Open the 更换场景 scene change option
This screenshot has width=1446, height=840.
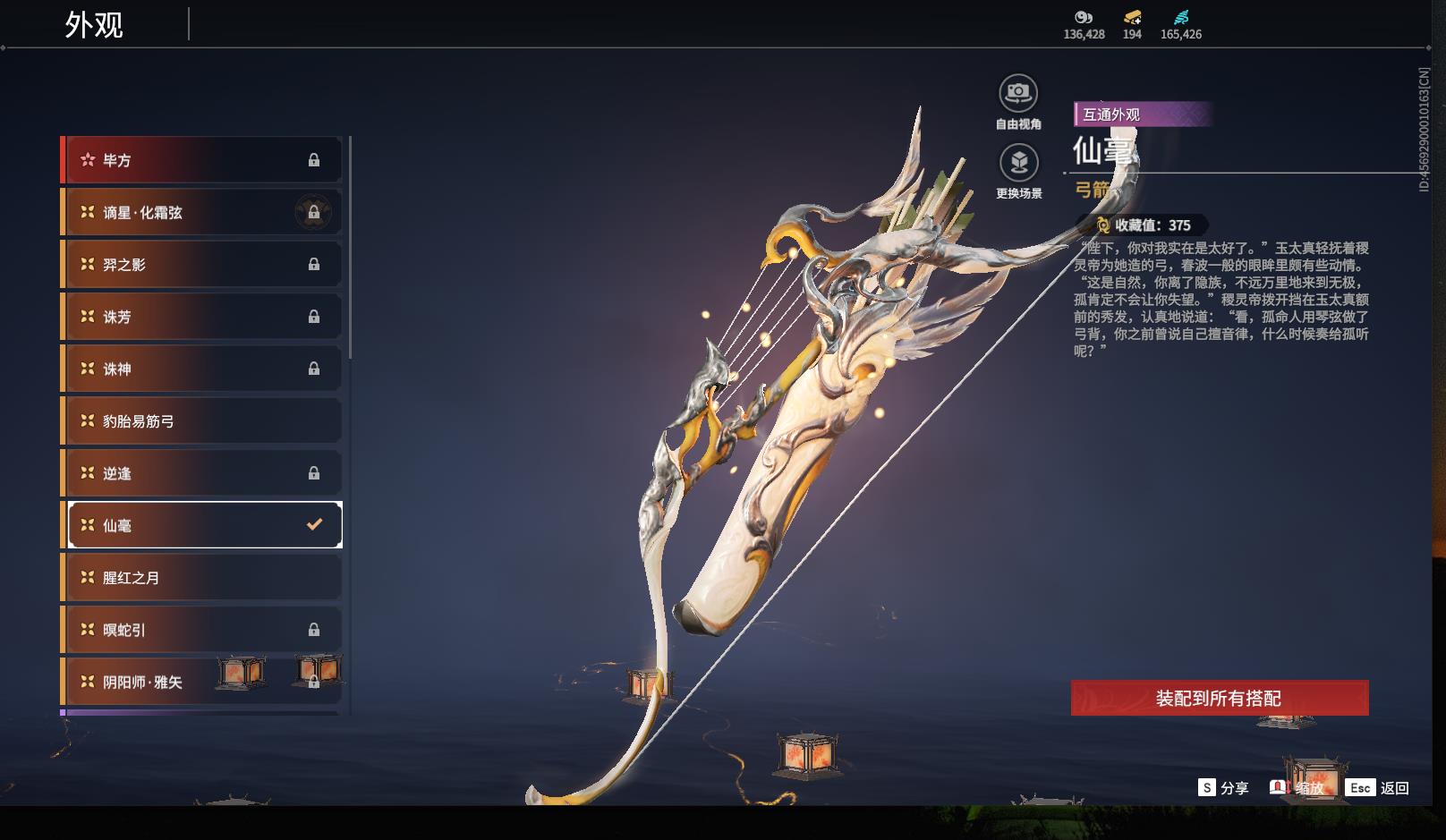[x=1018, y=164]
